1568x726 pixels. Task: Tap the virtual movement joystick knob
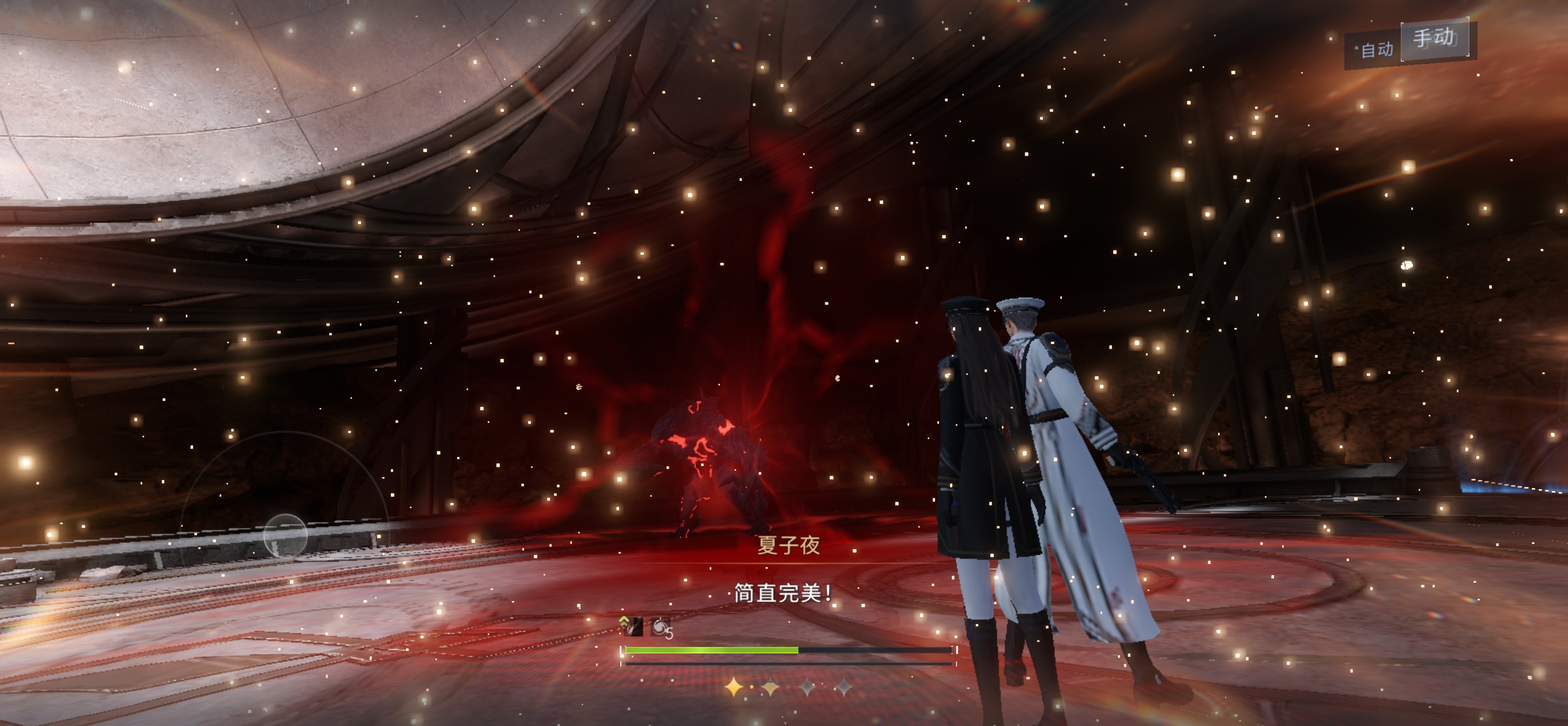[285, 535]
